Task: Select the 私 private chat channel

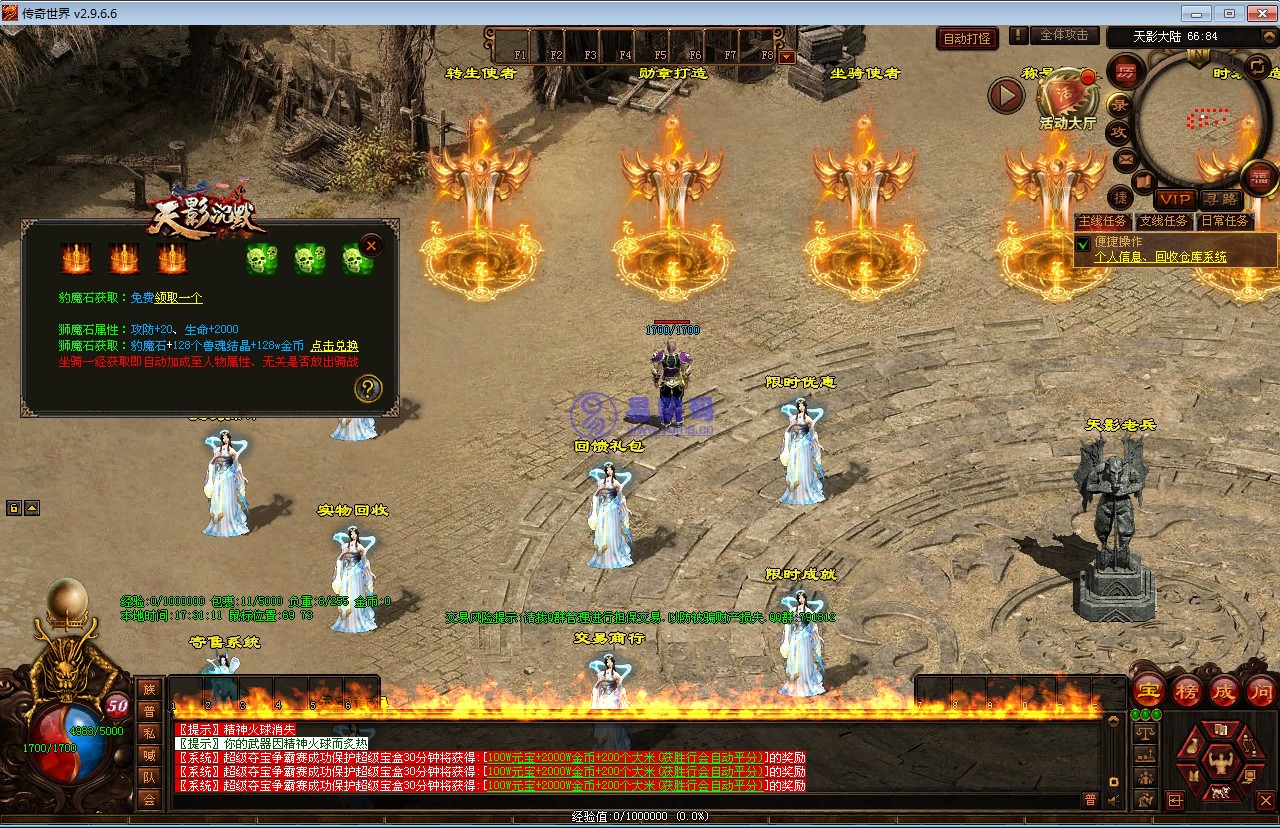Action: pyautogui.click(x=149, y=733)
